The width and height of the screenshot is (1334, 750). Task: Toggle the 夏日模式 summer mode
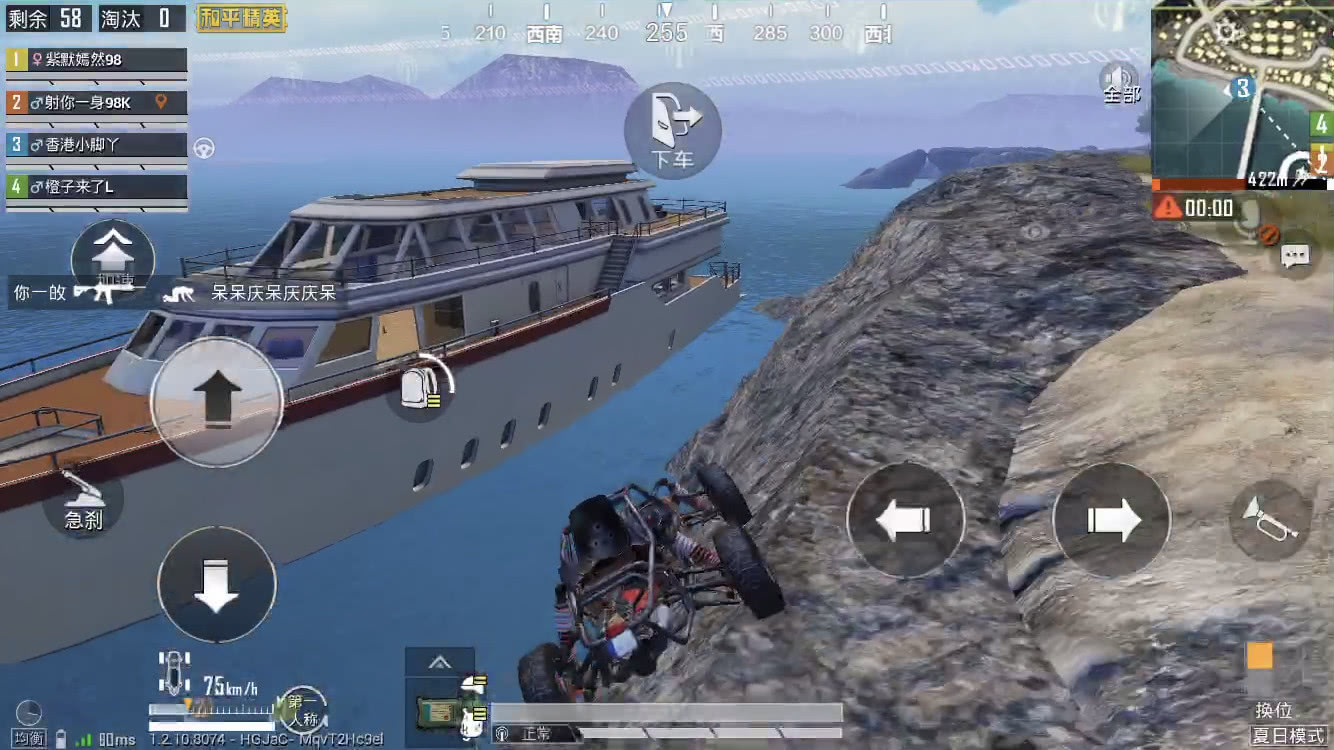tap(1287, 736)
